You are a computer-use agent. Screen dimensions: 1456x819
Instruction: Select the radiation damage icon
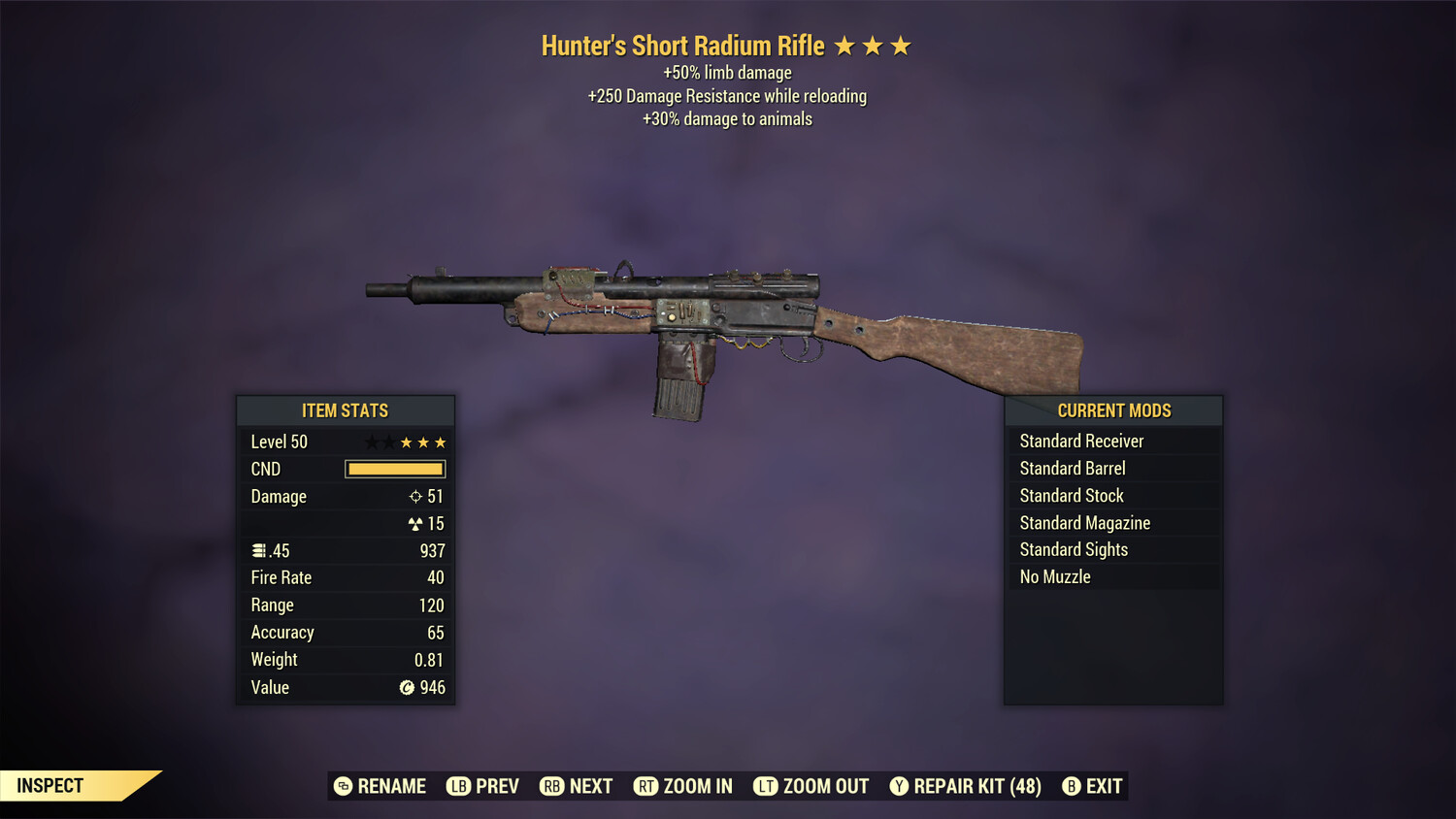tap(414, 523)
